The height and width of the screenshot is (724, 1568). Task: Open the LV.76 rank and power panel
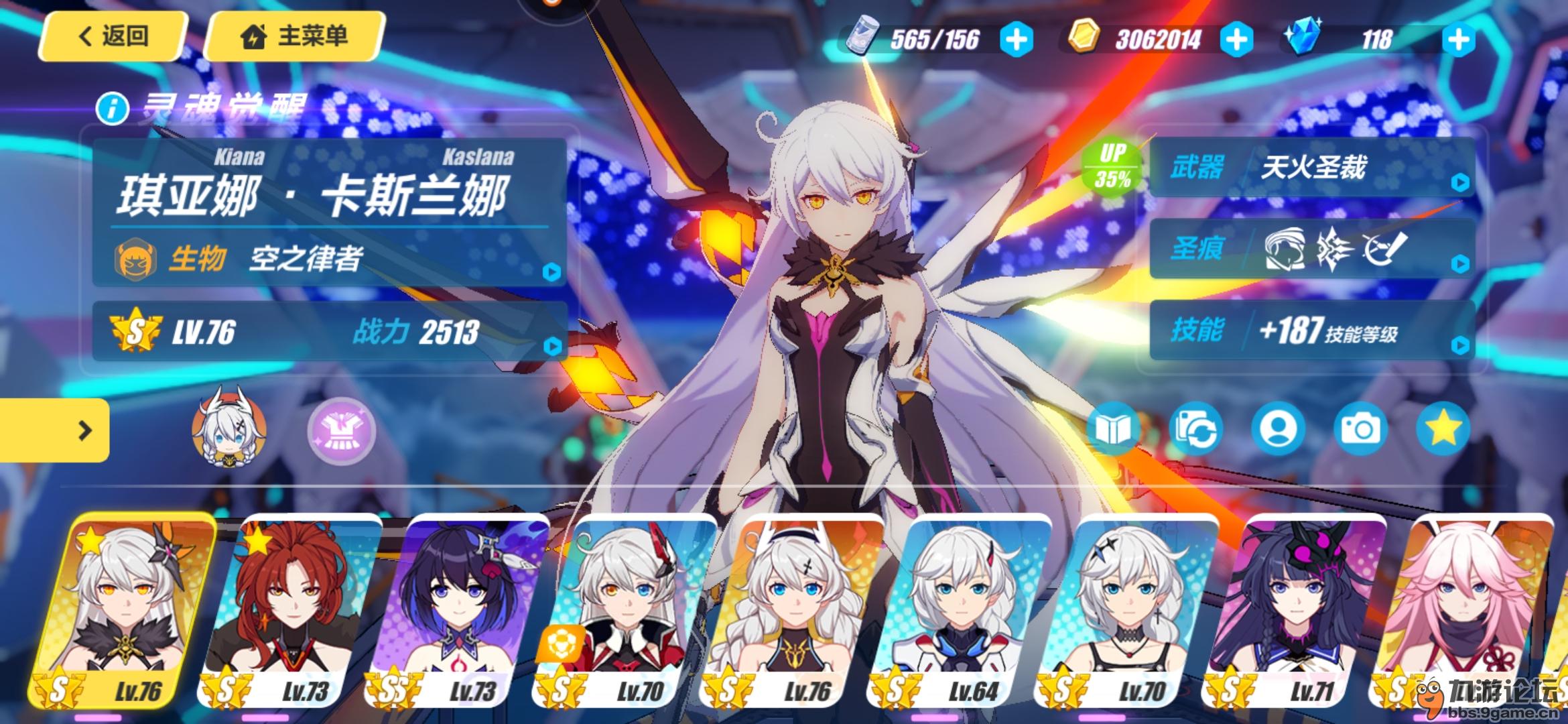click(x=328, y=332)
